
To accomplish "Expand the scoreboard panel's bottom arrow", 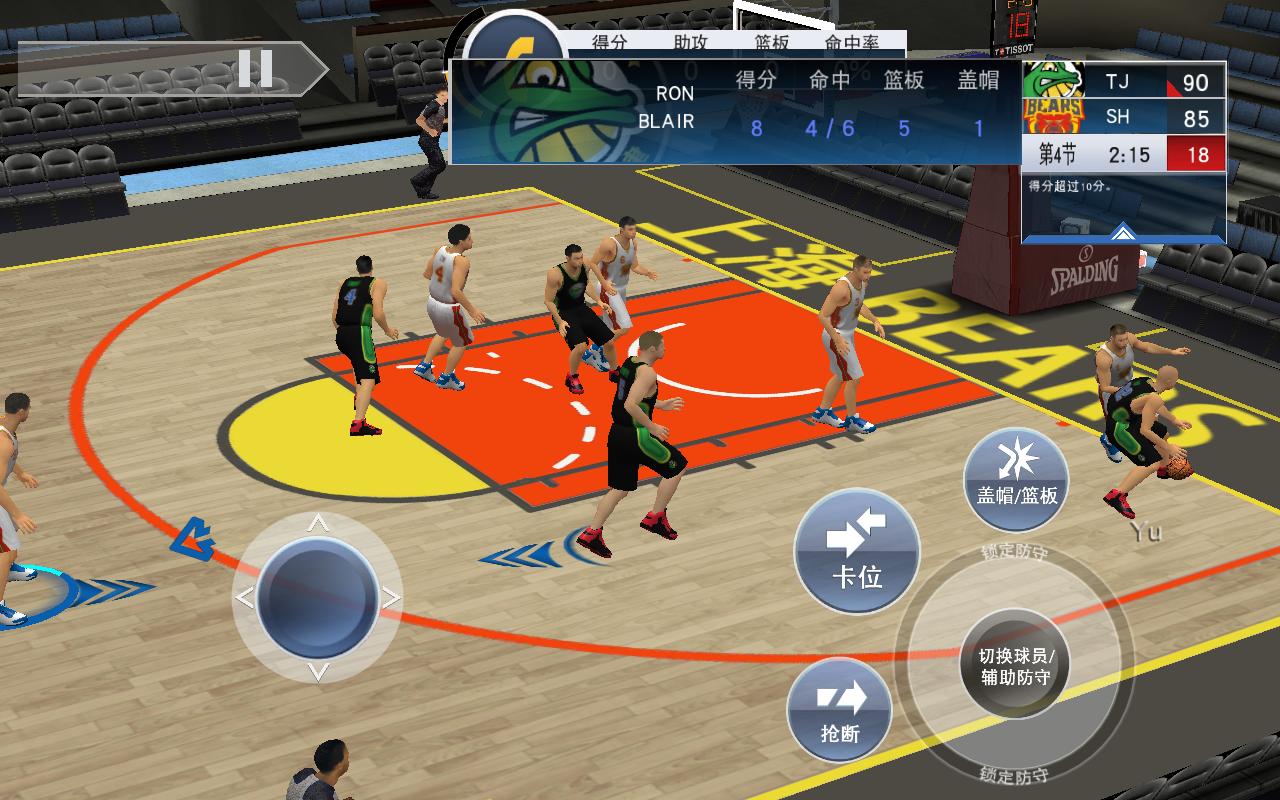I will [1123, 232].
